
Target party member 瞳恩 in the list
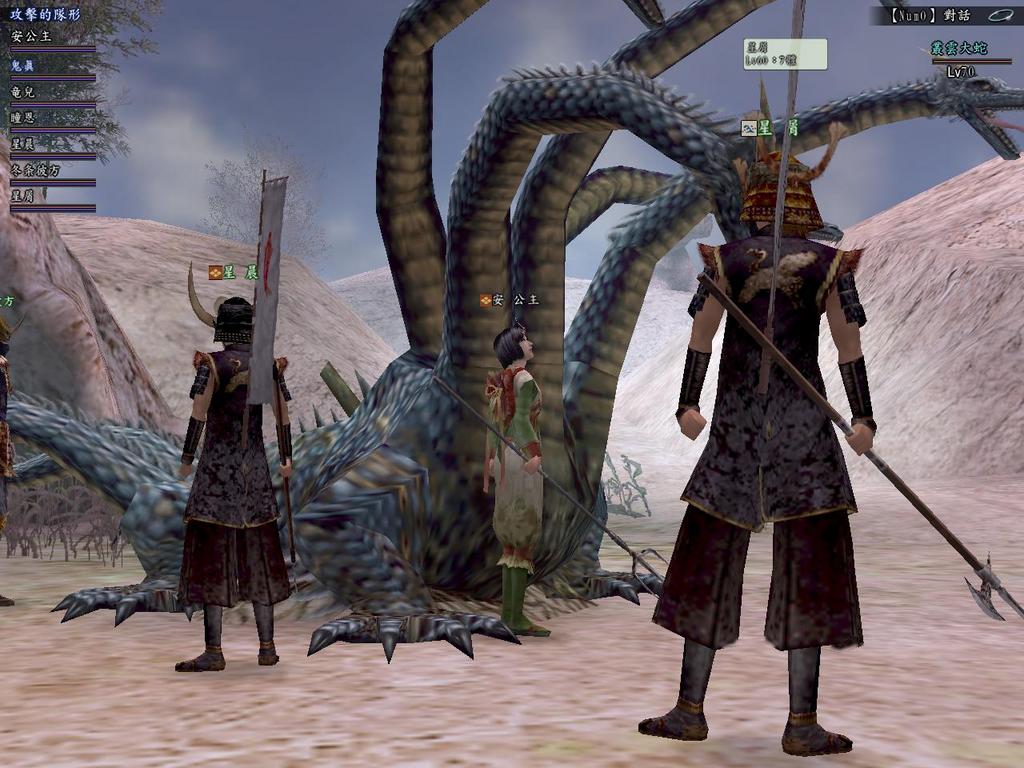pyautogui.click(x=24, y=117)
